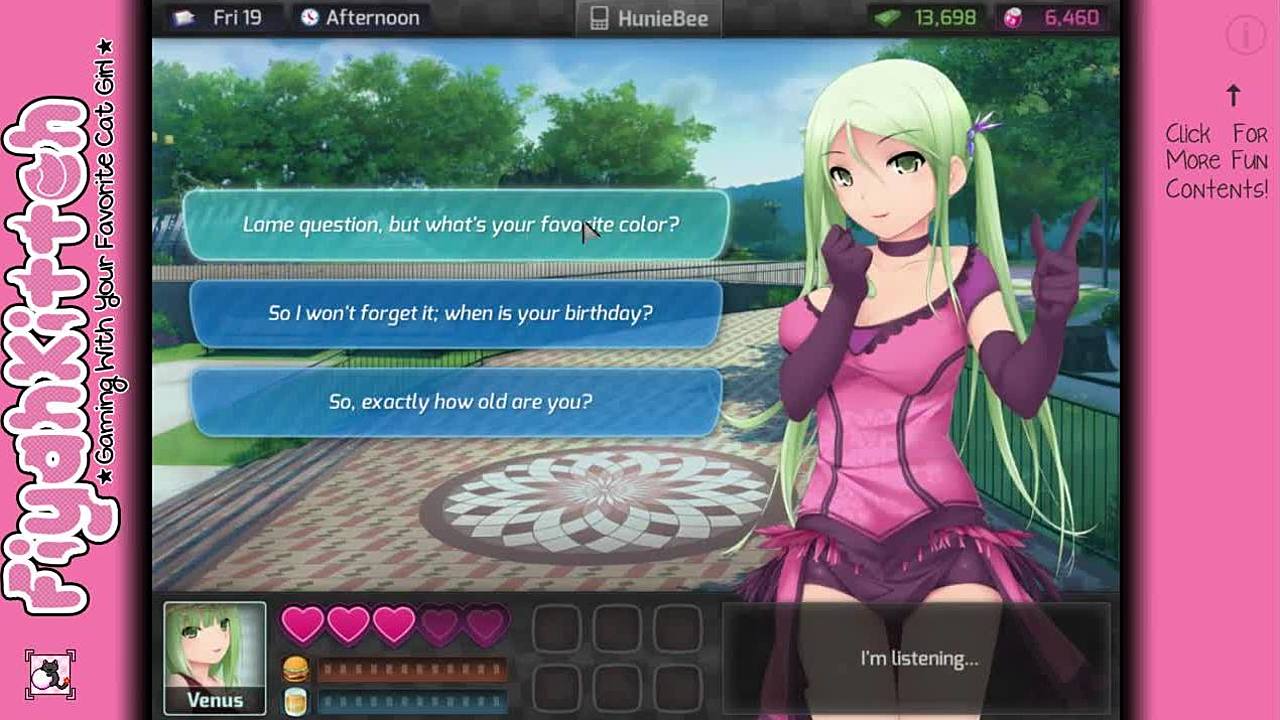Click Venus's character portrait

coord(215,648)
